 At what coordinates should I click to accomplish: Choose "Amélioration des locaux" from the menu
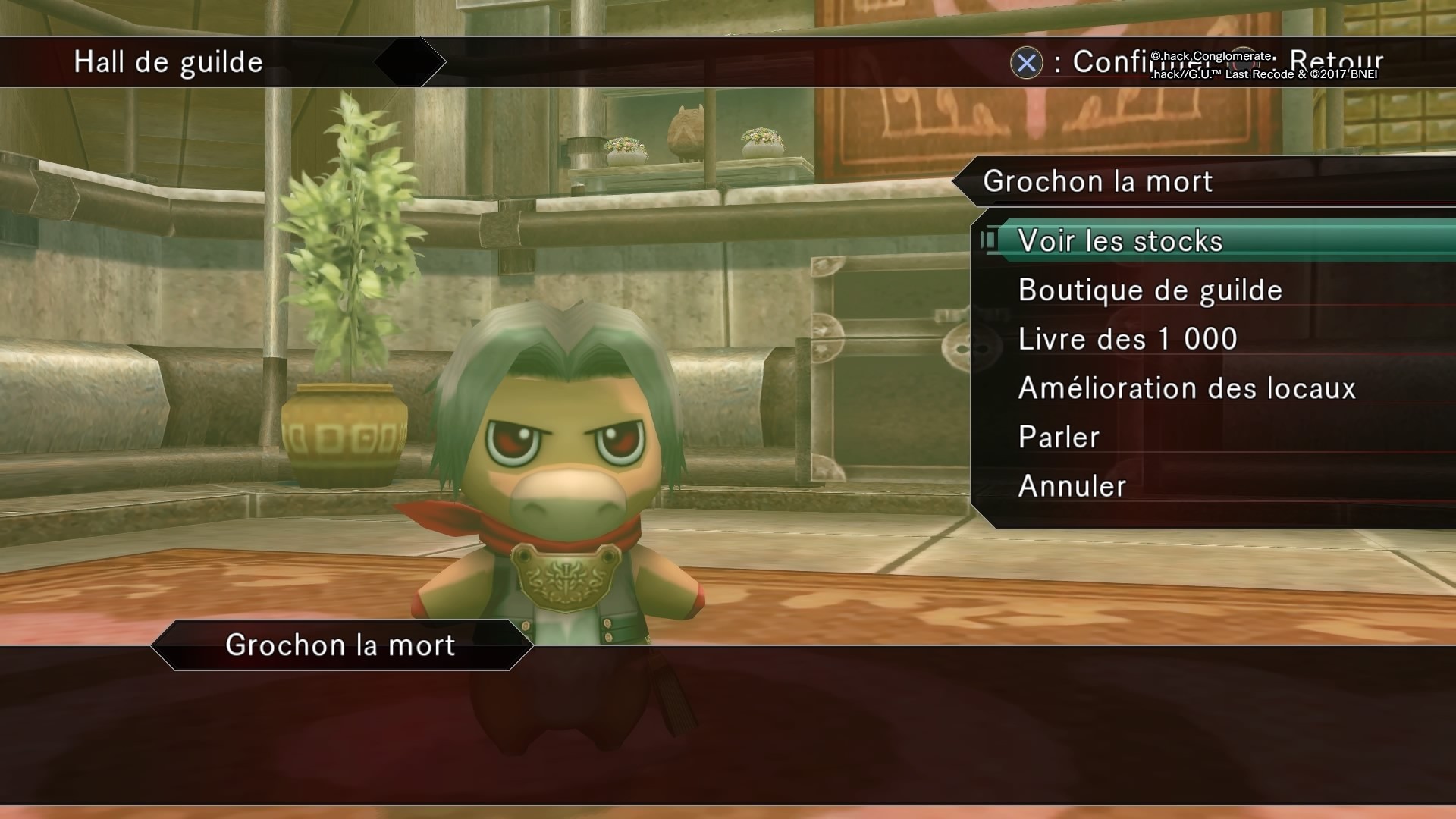point(1187,388)
